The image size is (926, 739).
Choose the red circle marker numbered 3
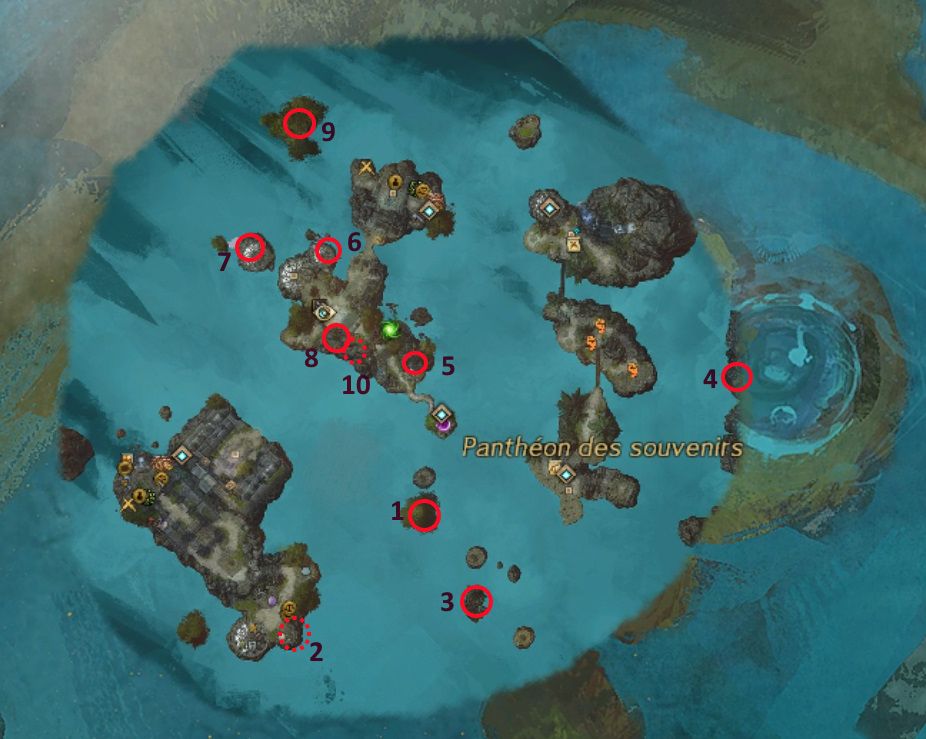pos(477,601)
